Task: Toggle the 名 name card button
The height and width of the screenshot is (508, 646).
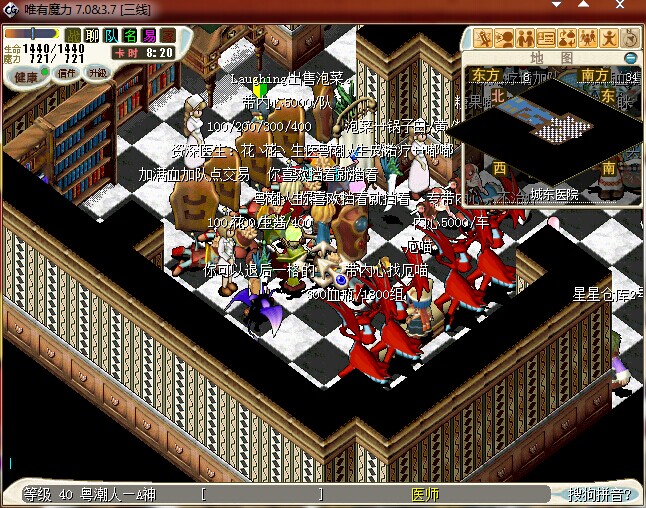Action: pyautogui.click(x=130, y=36)
